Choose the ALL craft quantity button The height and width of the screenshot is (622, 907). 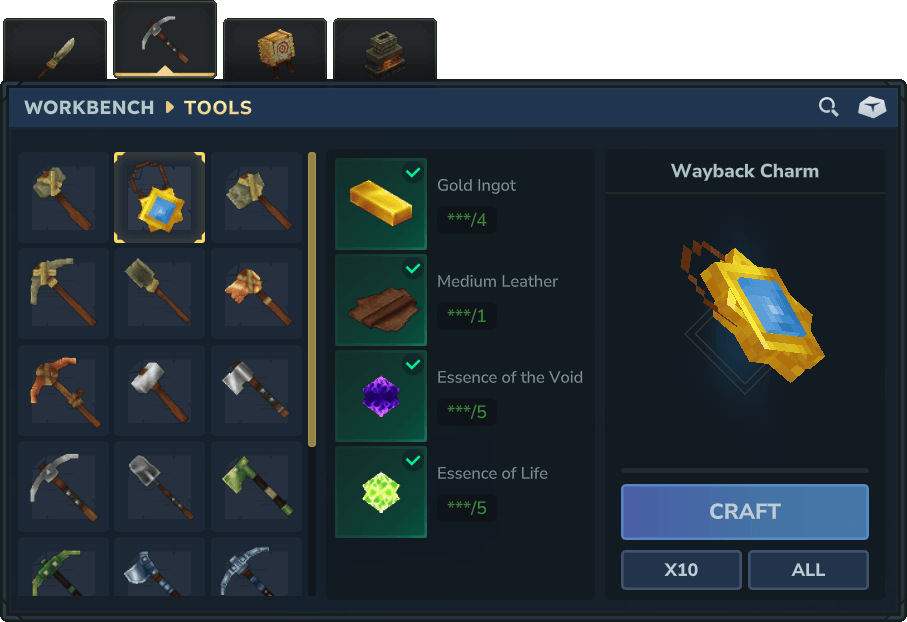(808, 570)
